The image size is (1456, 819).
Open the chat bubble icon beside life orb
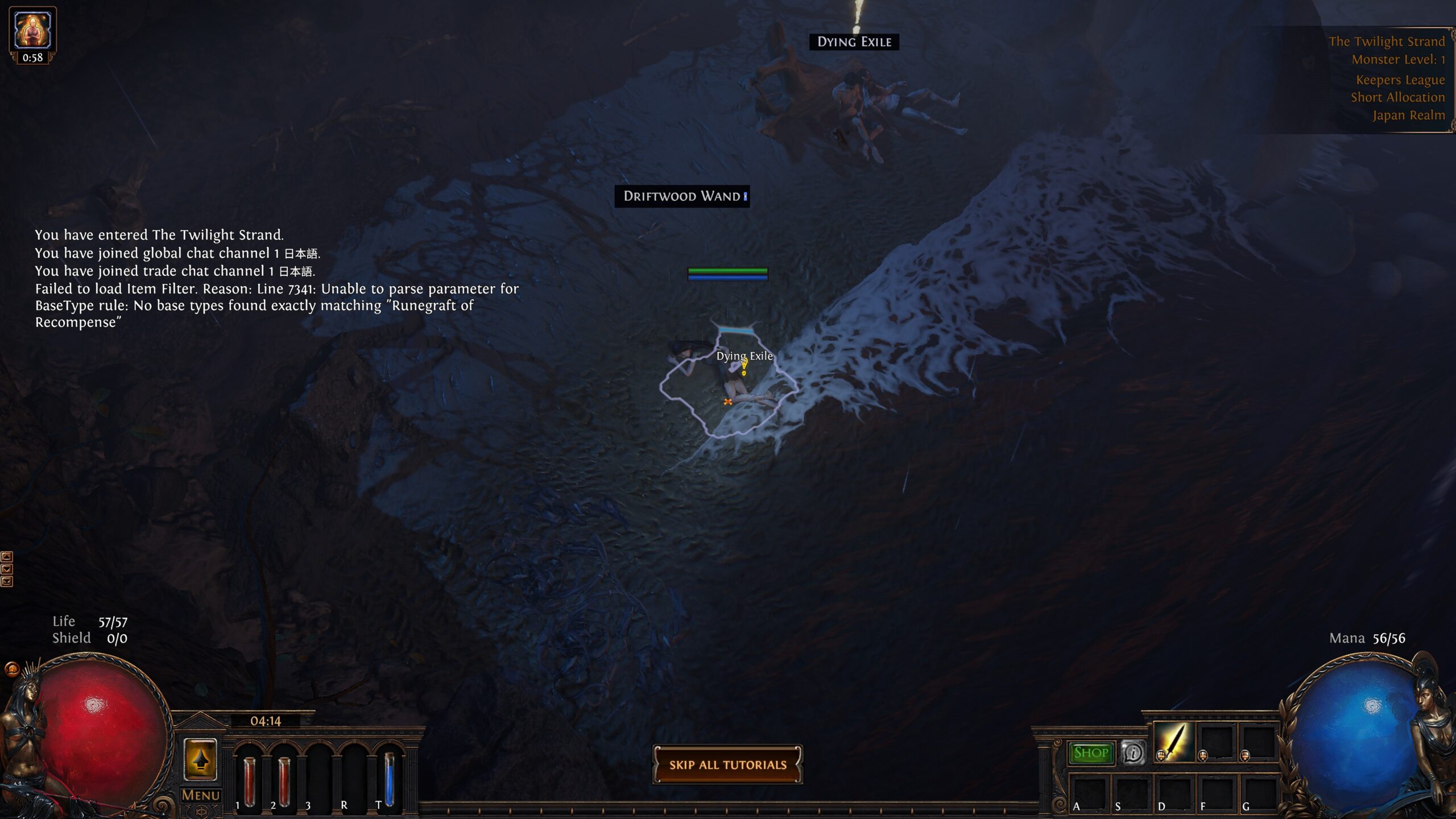coord(12,669)
